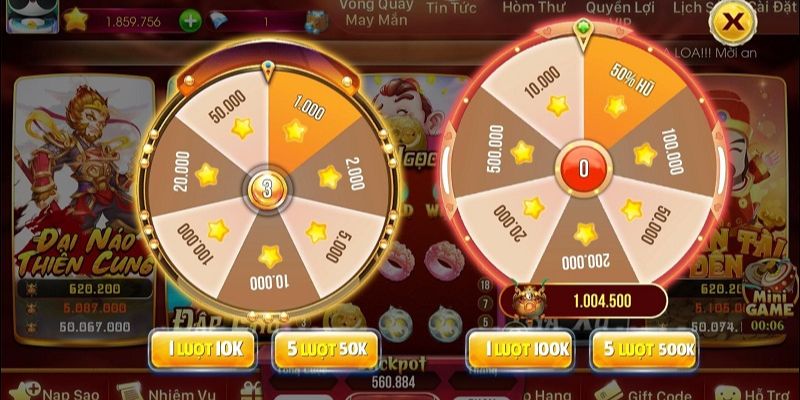Add more stars with green plus
The height and width of the screenshot is (400, 800).
[190, 20]
